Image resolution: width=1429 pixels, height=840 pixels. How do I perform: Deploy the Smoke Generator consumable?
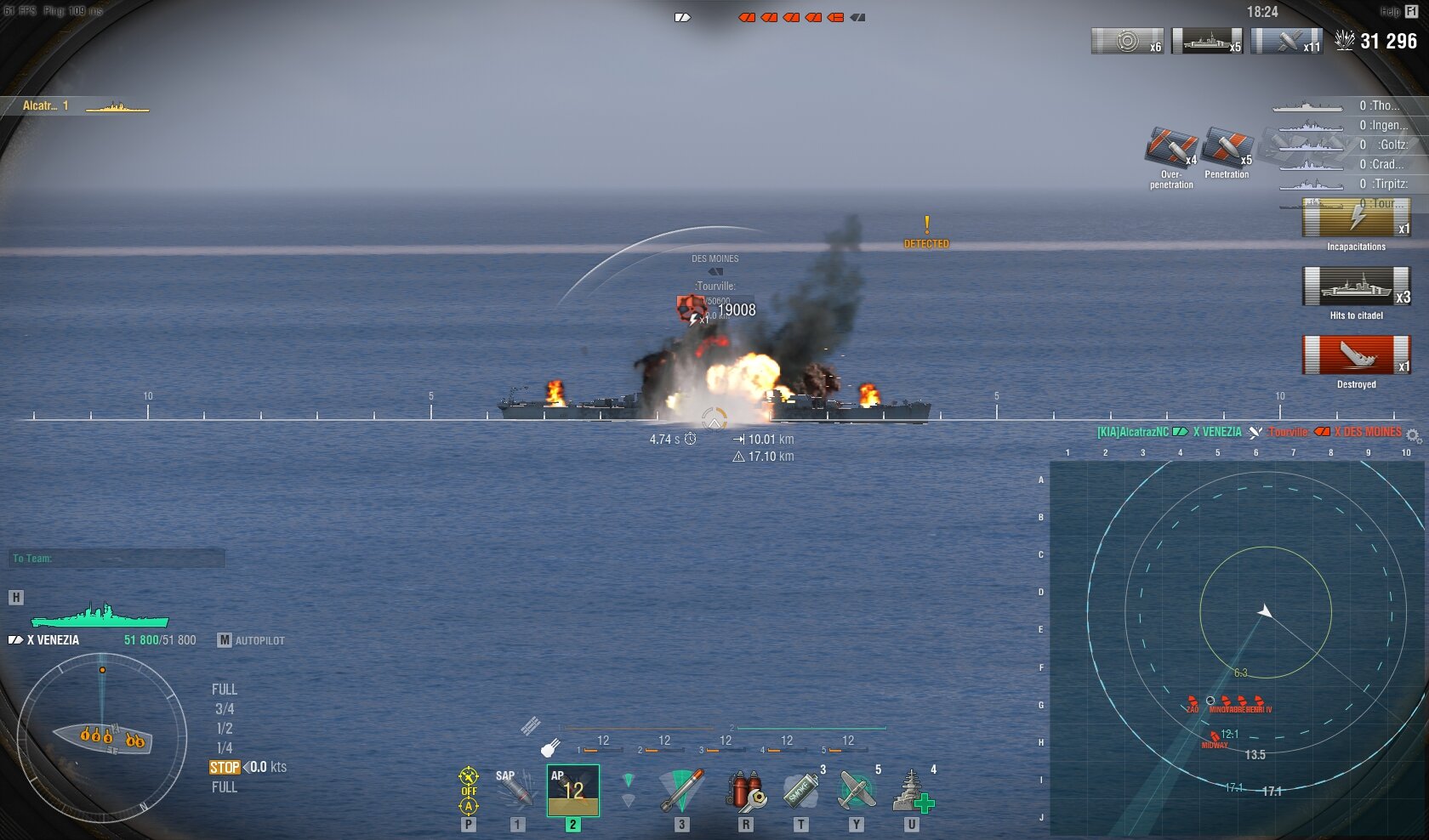(x=800, y=791)
